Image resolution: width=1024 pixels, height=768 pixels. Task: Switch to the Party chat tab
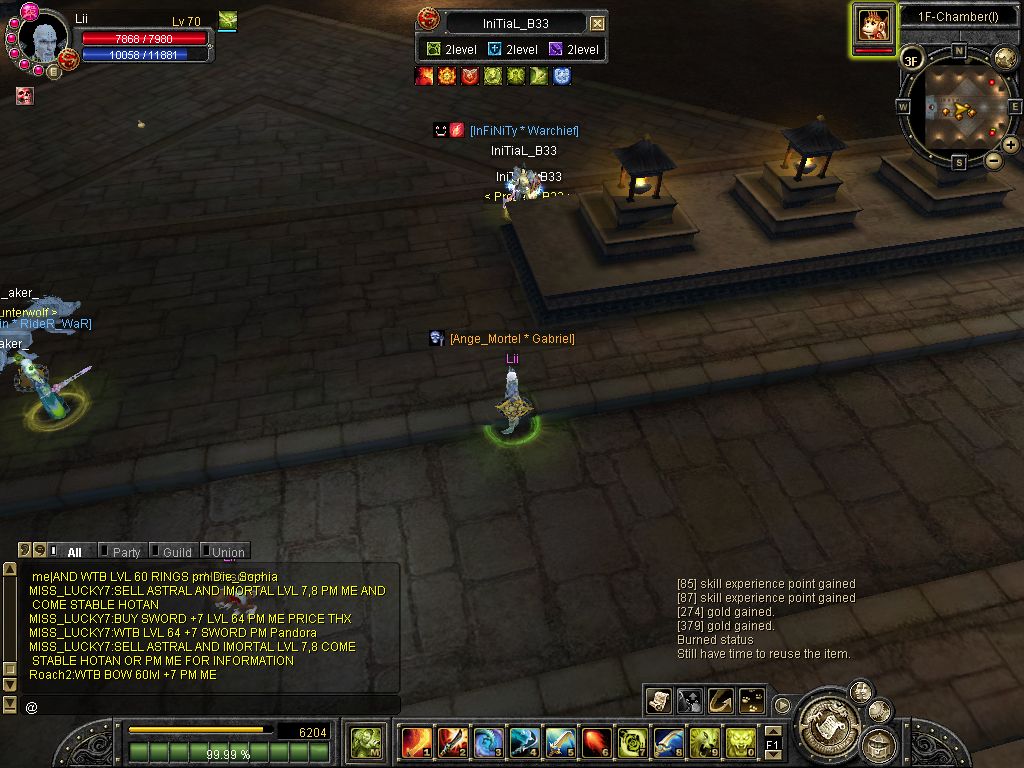point(126,552)
